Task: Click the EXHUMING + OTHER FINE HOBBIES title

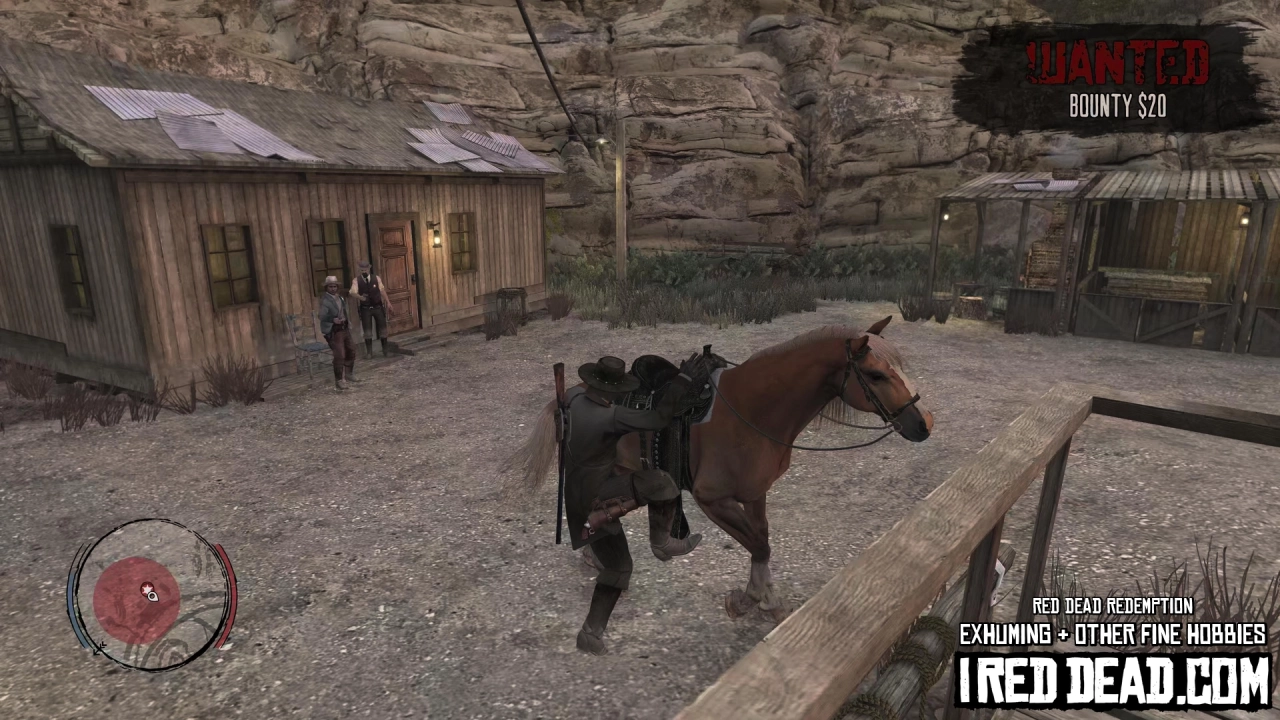Action: (1113, 635)
